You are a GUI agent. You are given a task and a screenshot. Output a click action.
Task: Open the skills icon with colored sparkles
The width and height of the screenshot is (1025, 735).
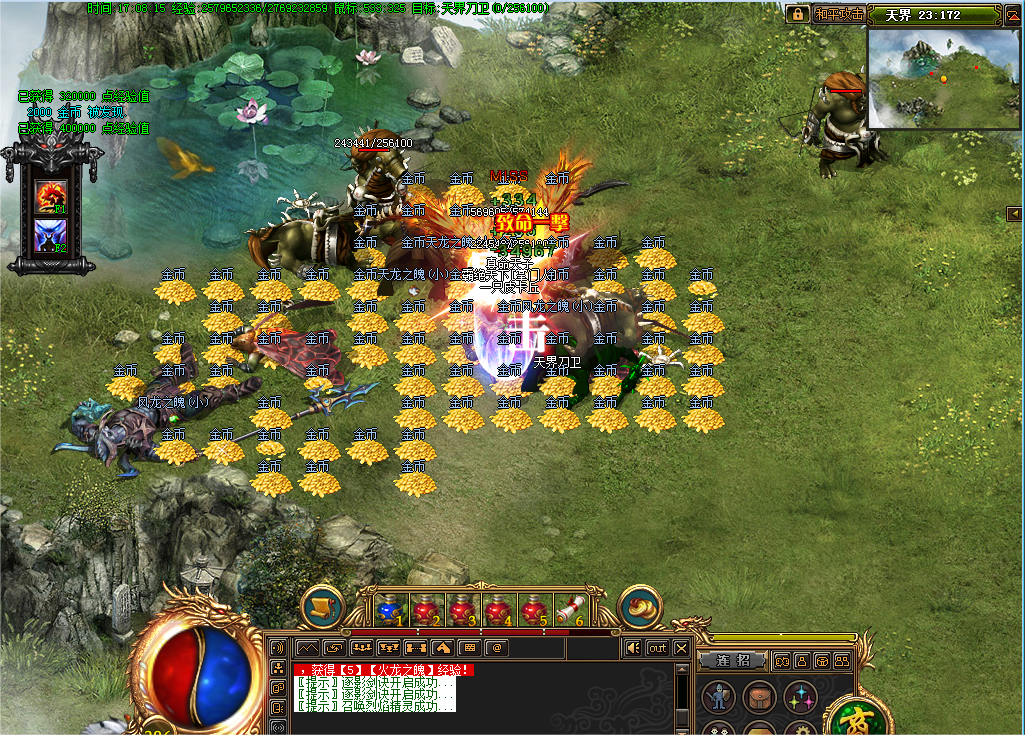[x=800, y=697]
